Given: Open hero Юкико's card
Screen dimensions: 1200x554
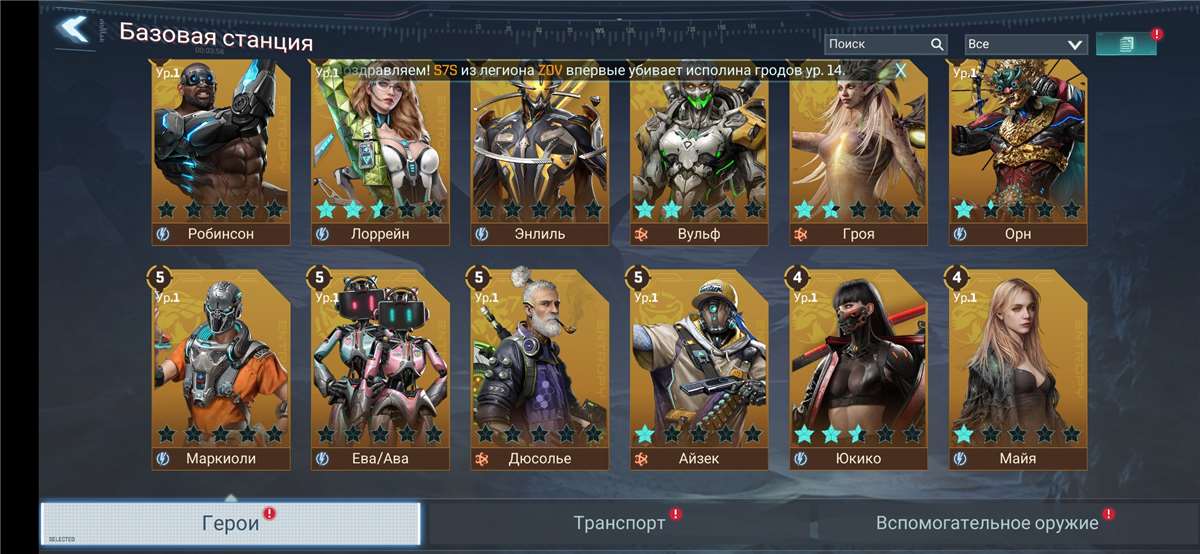Looking at the screenshot, I should pyautogui.click(x=858, y=370).
